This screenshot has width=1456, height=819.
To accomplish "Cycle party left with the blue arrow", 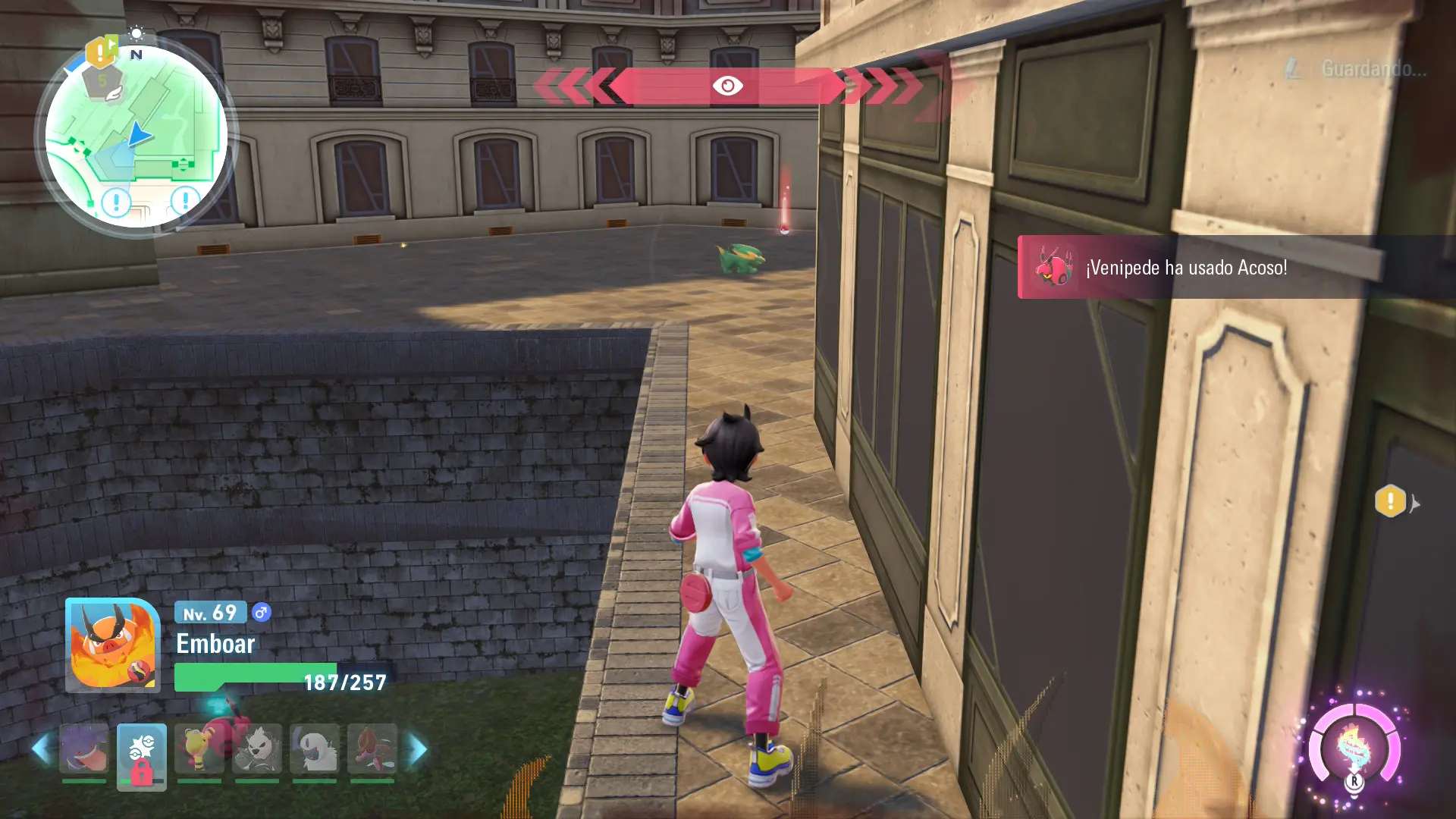I will (41, 748).
